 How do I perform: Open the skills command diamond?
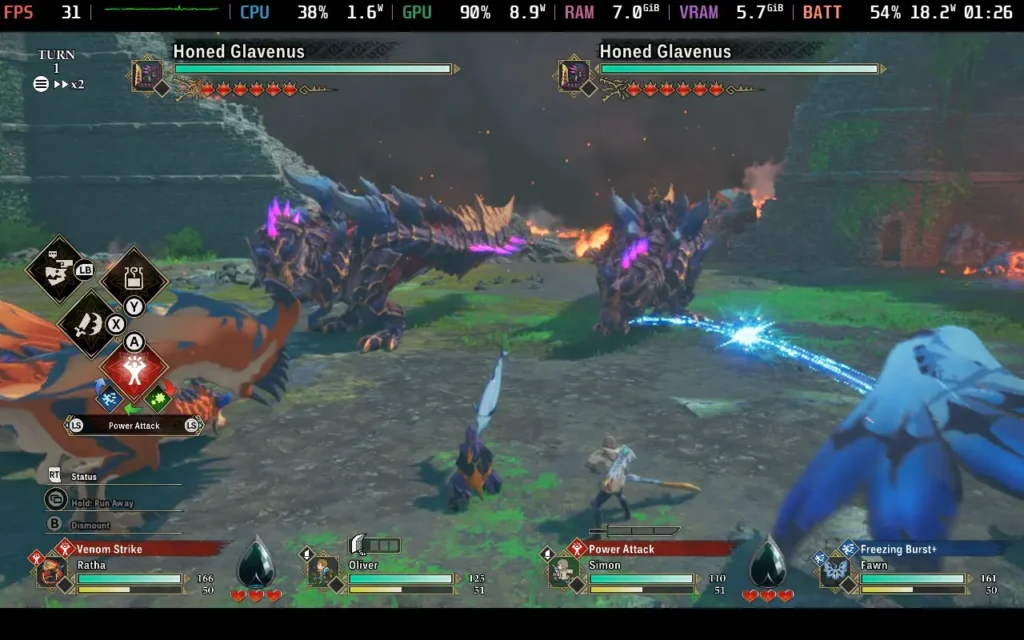(89, 323)
